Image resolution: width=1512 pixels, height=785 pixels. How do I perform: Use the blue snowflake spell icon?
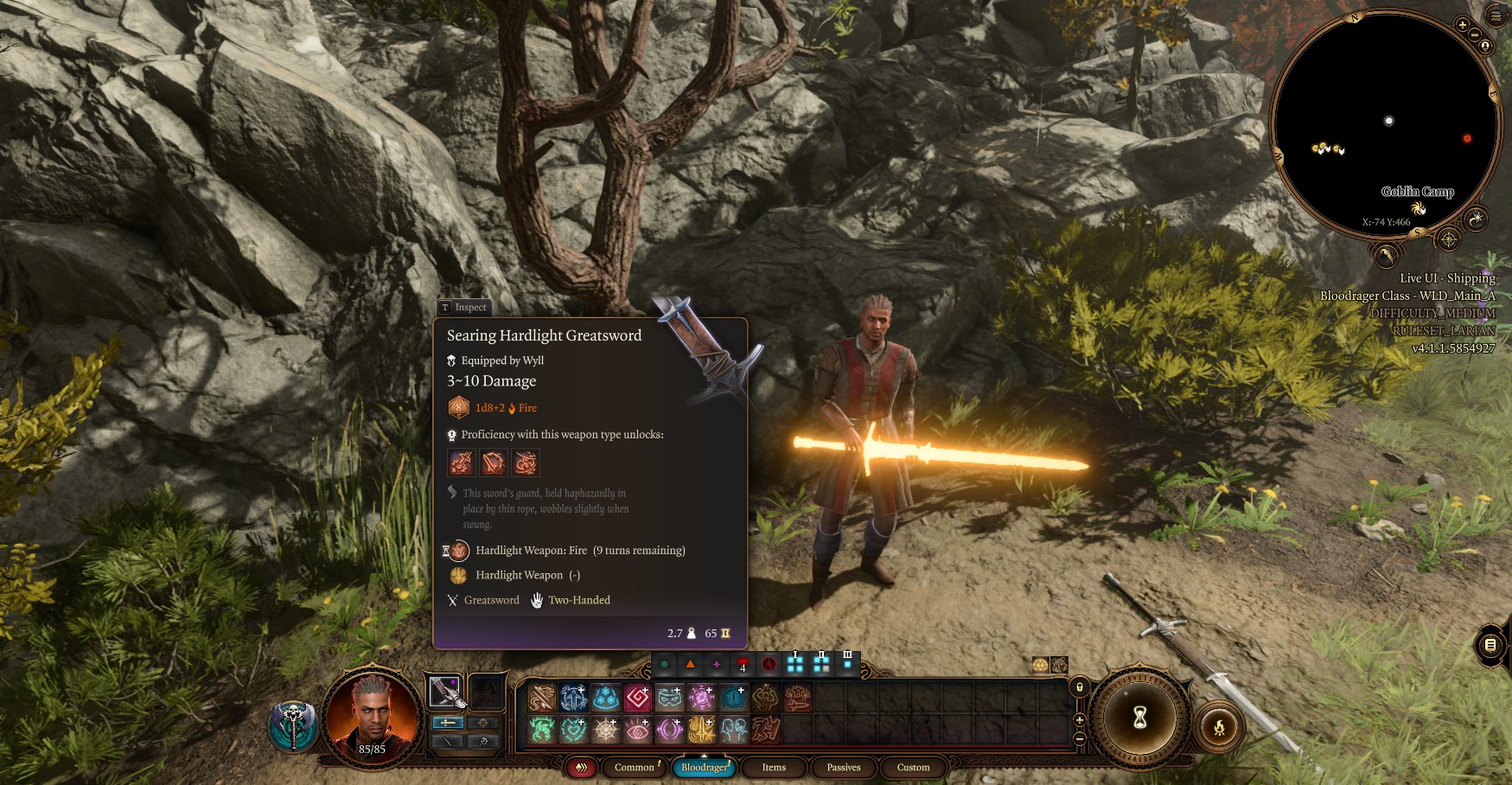click(605, 697)
